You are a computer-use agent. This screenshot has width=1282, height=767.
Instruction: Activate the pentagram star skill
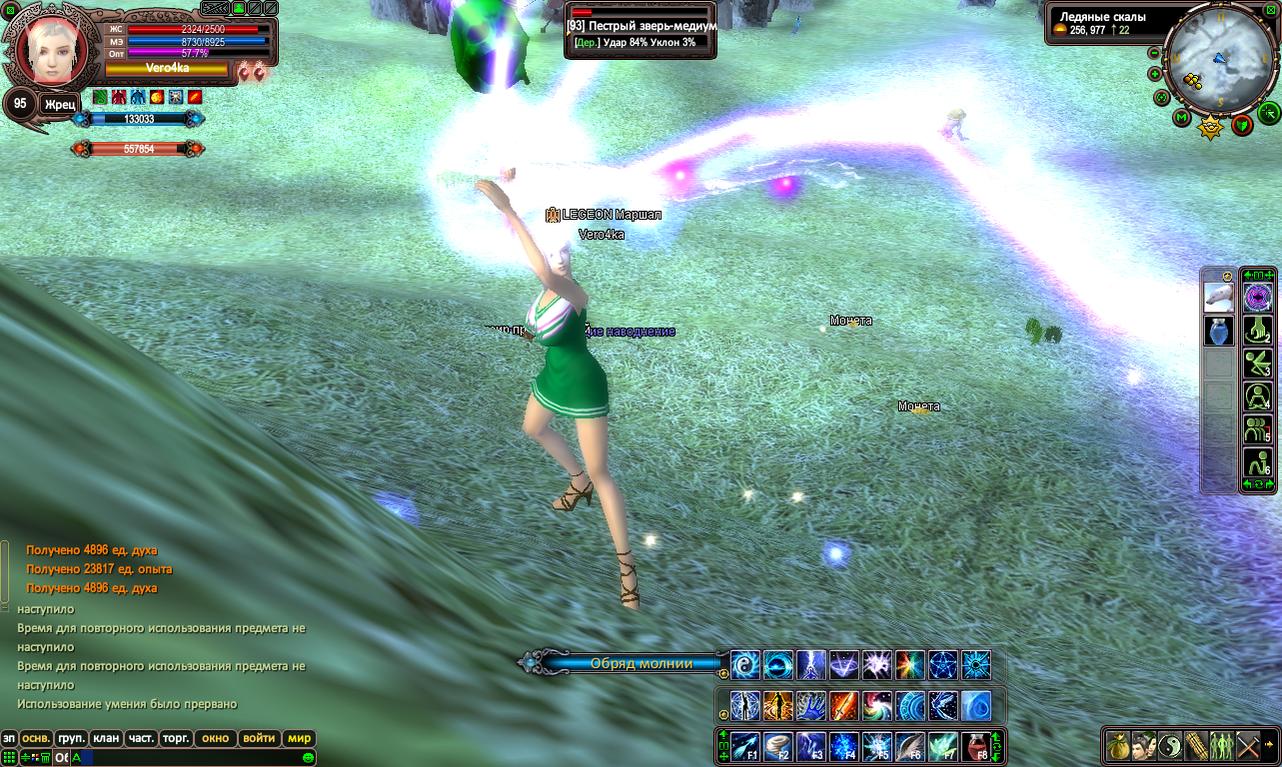coord(943,664)
